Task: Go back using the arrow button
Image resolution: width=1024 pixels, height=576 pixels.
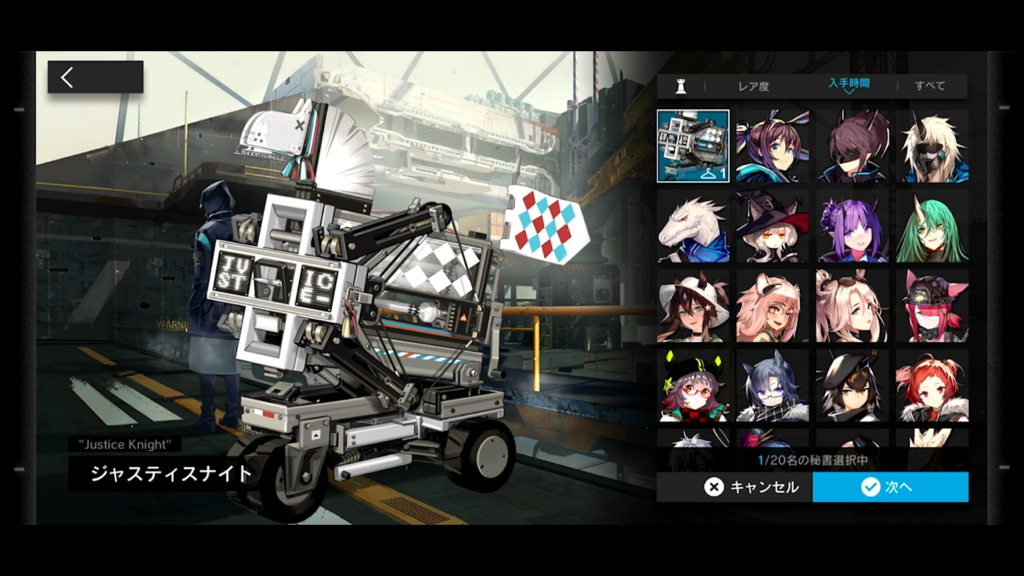Action: coord(95,78)
